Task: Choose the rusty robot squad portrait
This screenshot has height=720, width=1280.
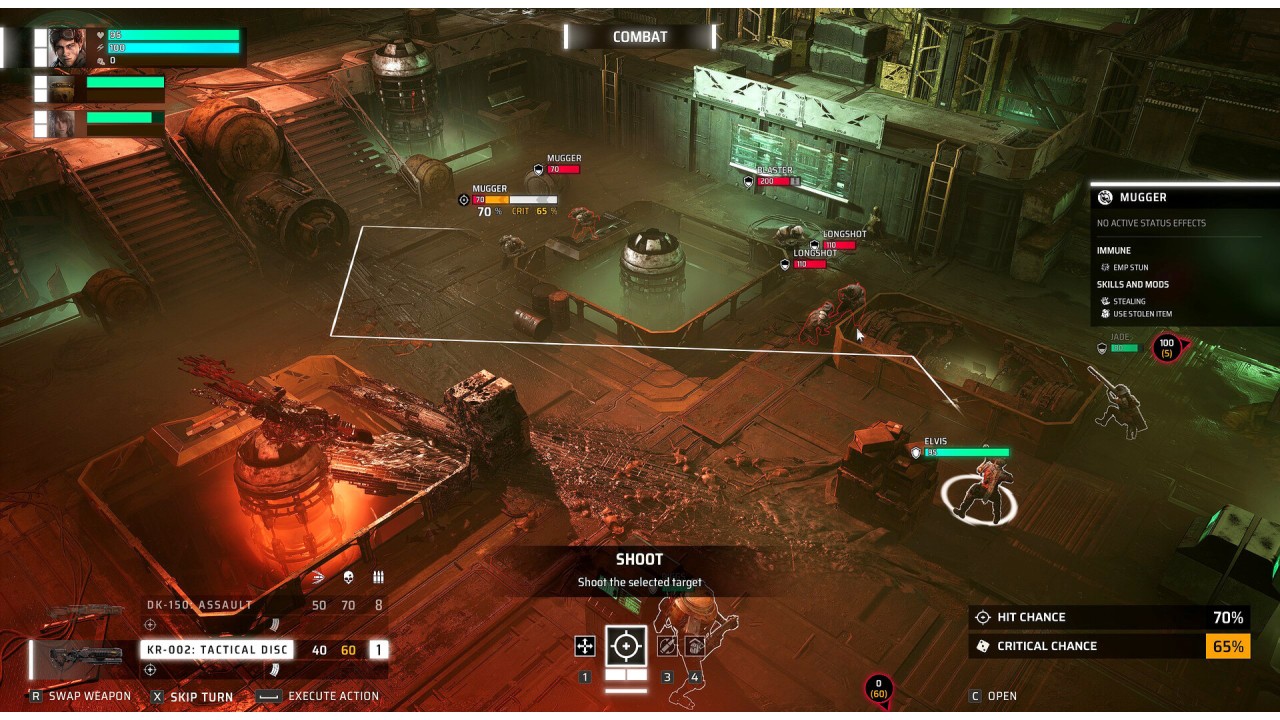Action: [x=62, y=89]
